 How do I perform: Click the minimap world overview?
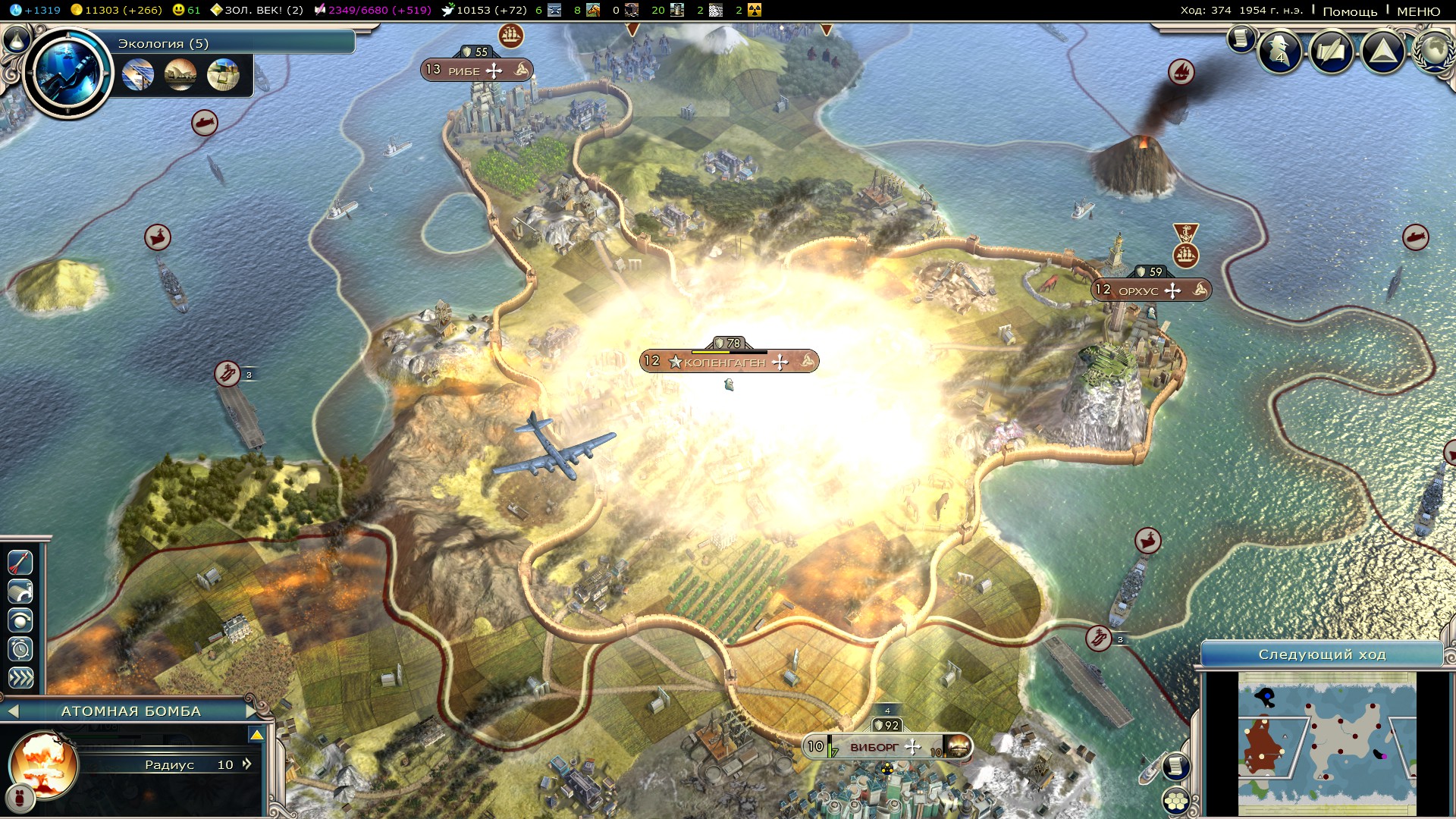pyautogui.click(x=1327, y=743)
